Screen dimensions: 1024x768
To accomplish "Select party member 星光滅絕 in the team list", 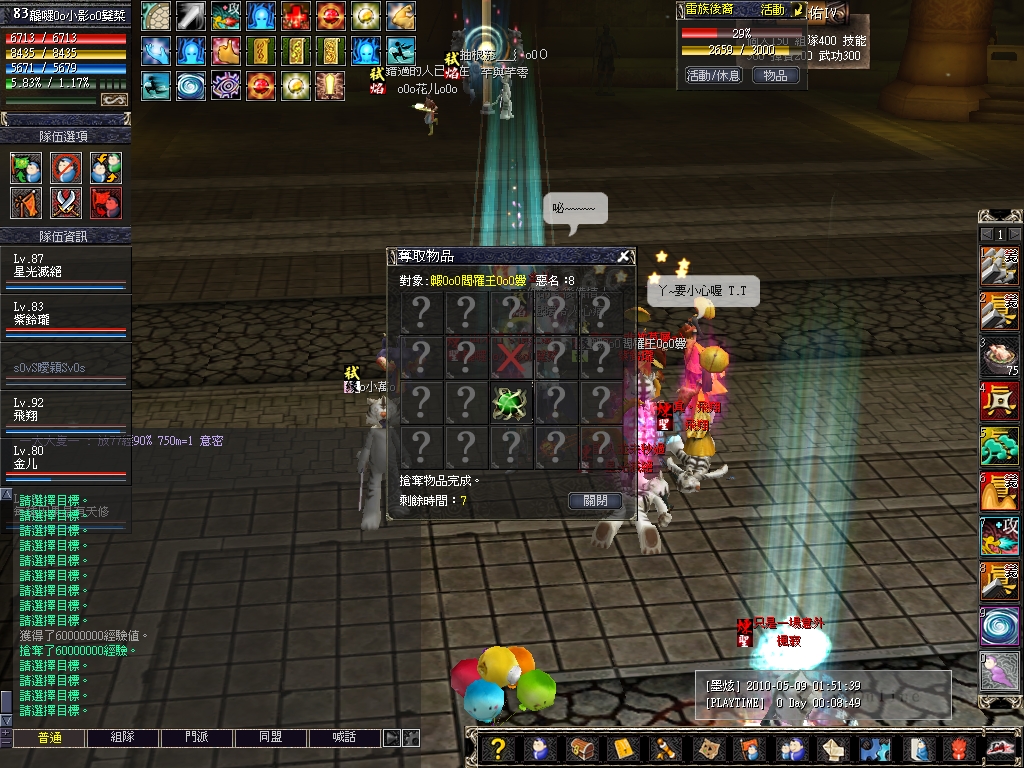I will 66,266.
